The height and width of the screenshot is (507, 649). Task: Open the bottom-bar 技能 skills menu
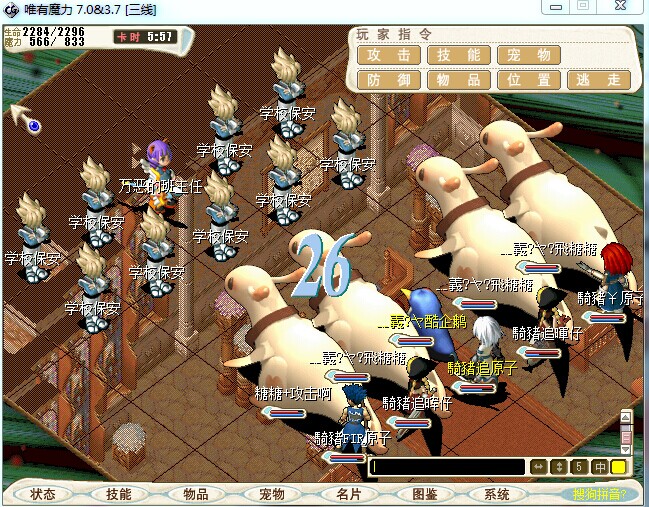click(119, 494)
